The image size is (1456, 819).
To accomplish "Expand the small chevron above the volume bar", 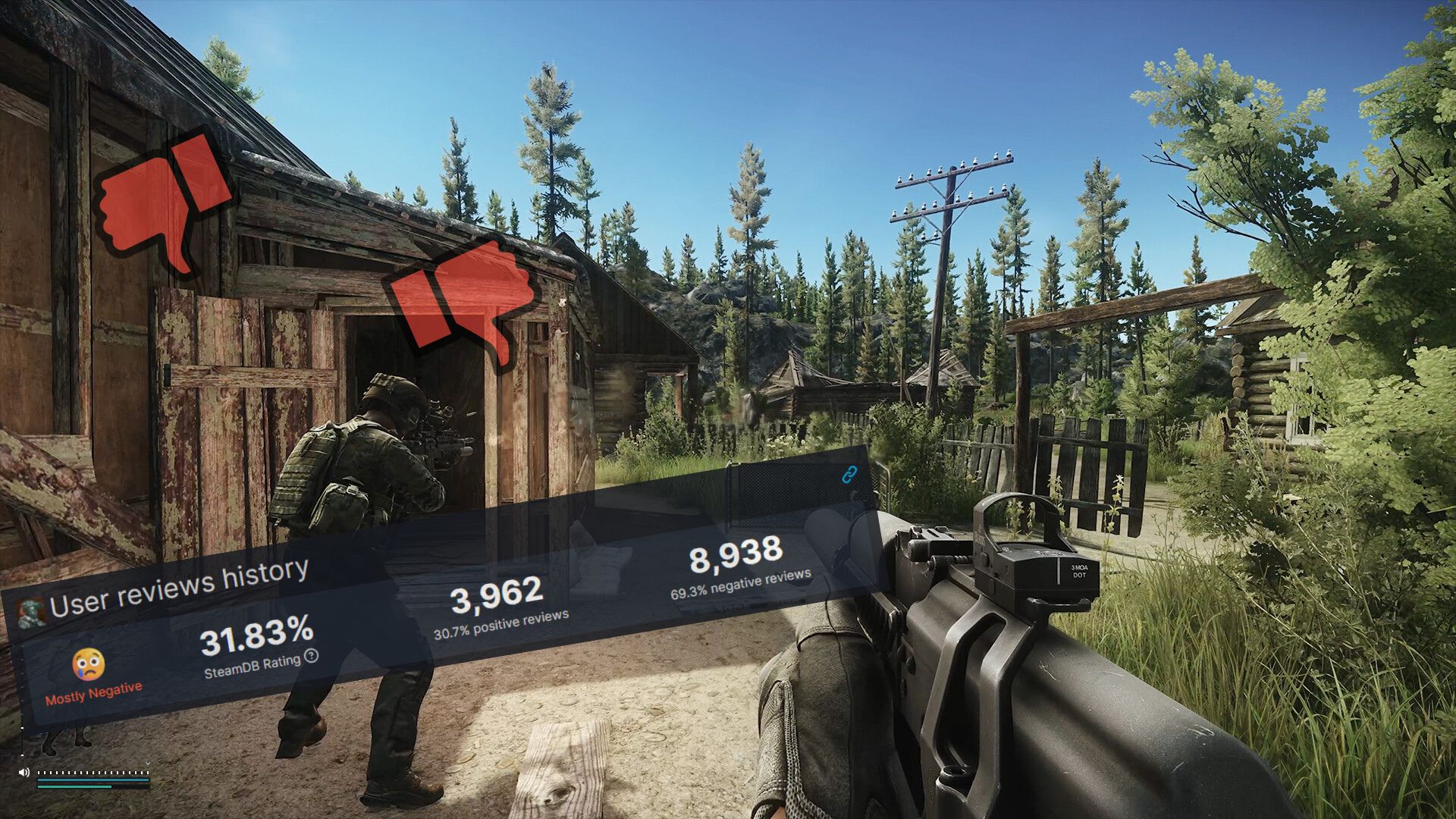I will 148,763.
